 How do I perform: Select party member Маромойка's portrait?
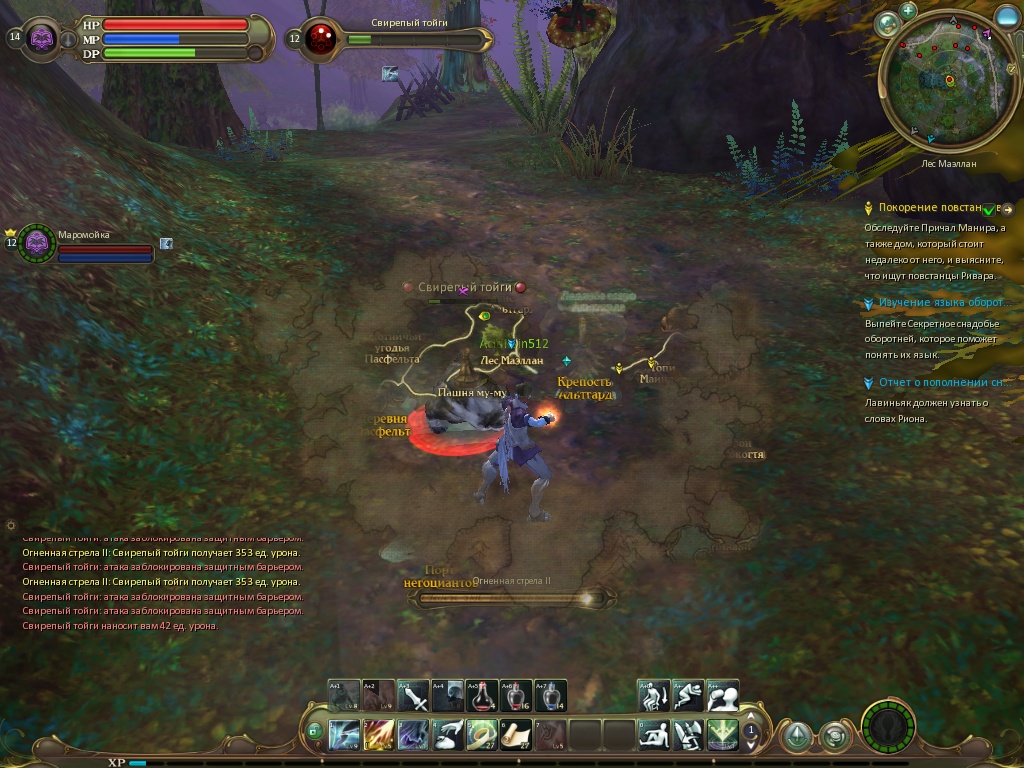click(x=37, y=242)
